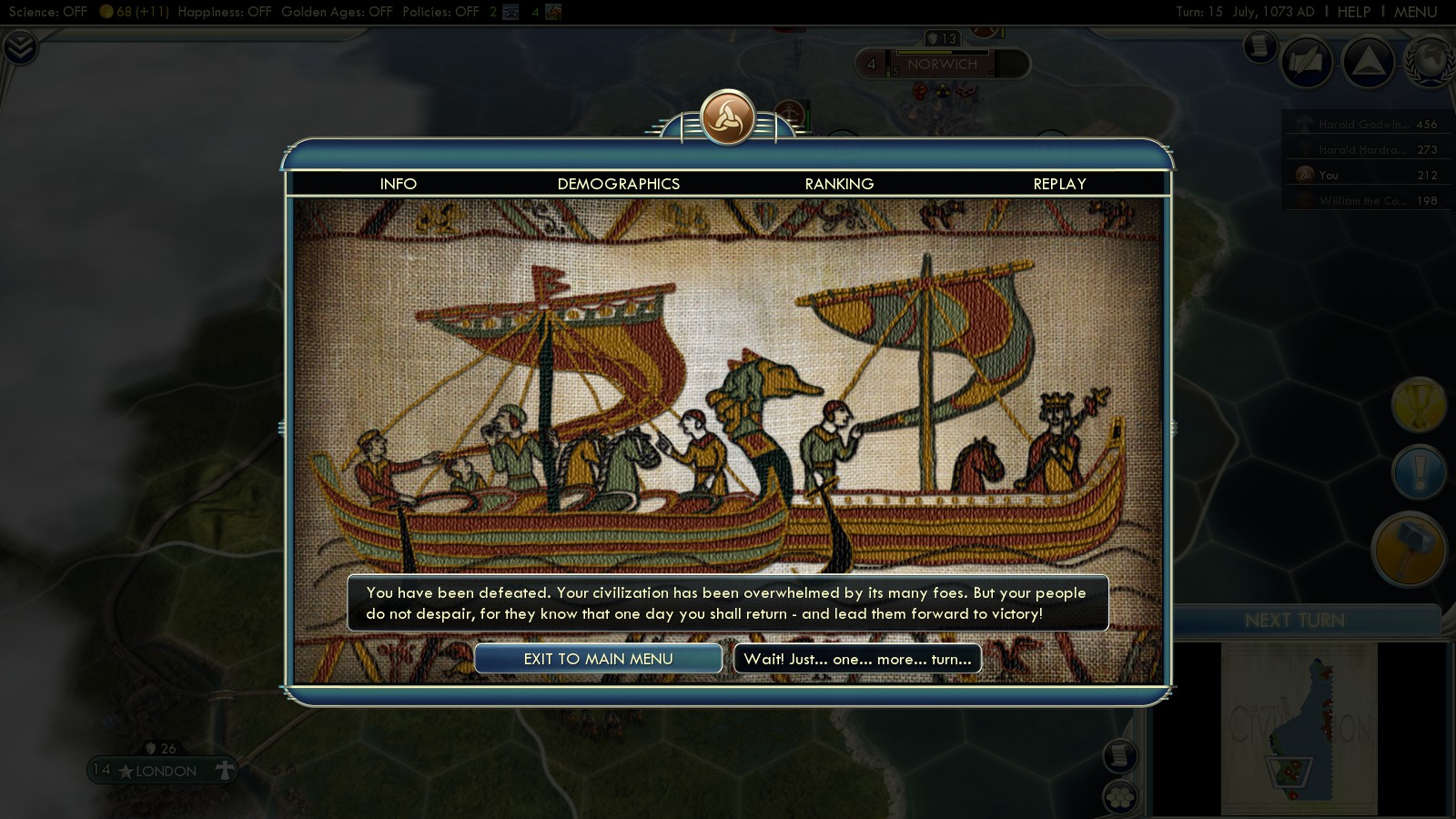The image size is (1456, 819).
Task: Open the exclamation mark notification
Action: [x=1419, y=472]
